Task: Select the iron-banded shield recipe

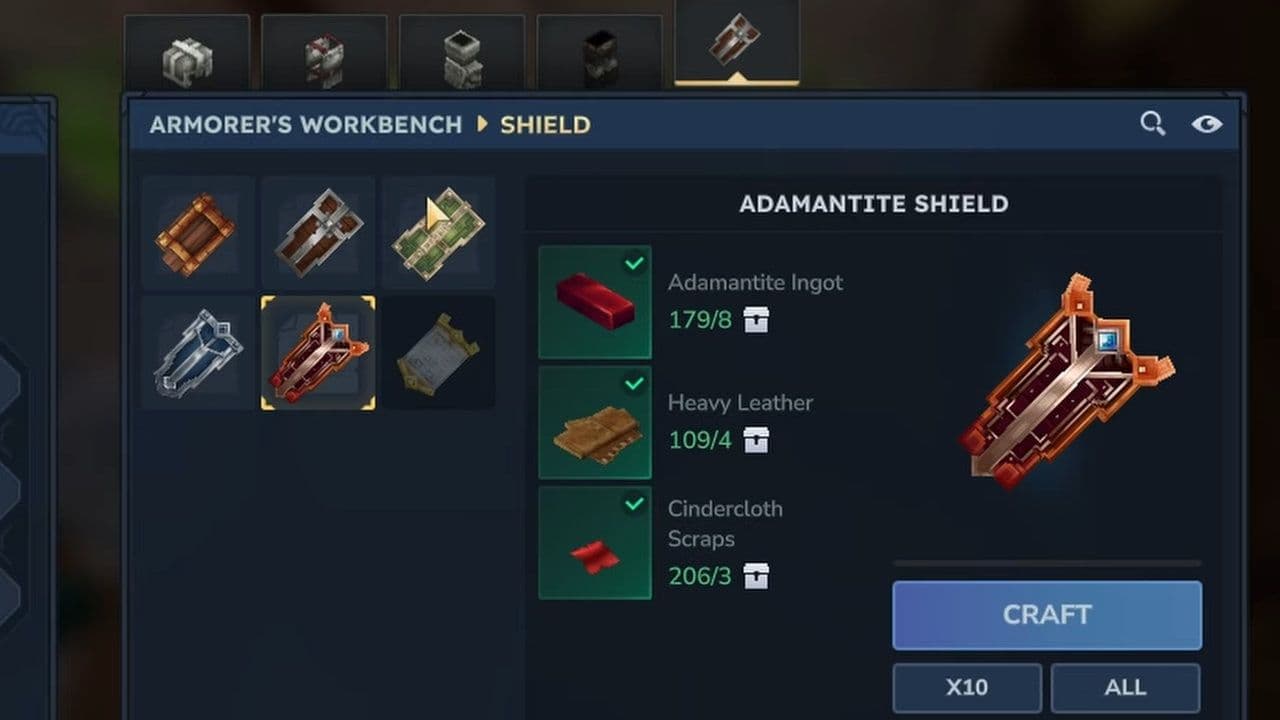Action: coord(318,232)
